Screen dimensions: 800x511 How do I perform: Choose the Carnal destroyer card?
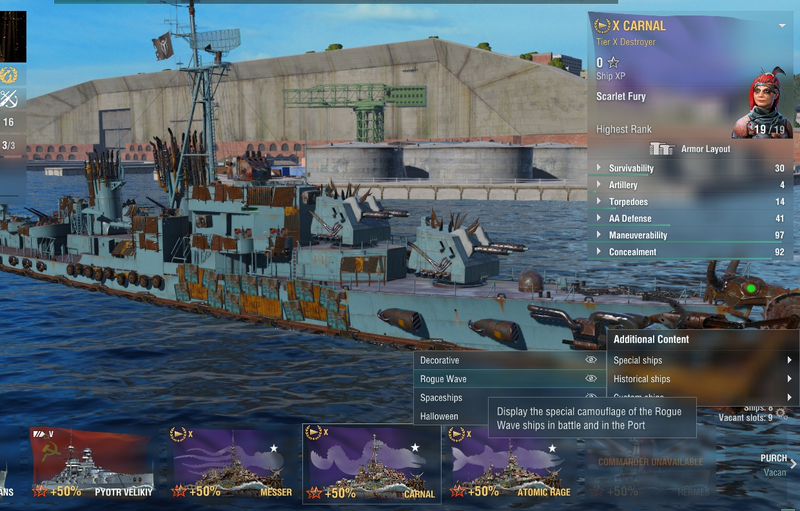tap(370, 463)
